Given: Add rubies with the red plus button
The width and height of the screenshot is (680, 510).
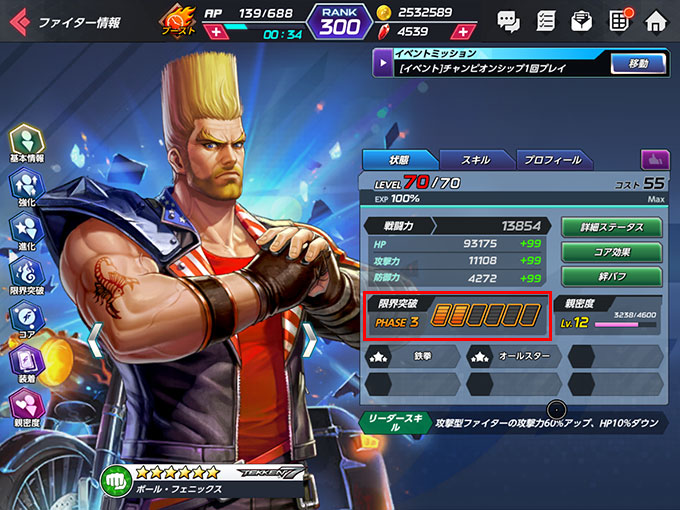Looking at the screenshot, I should point(463,33).
